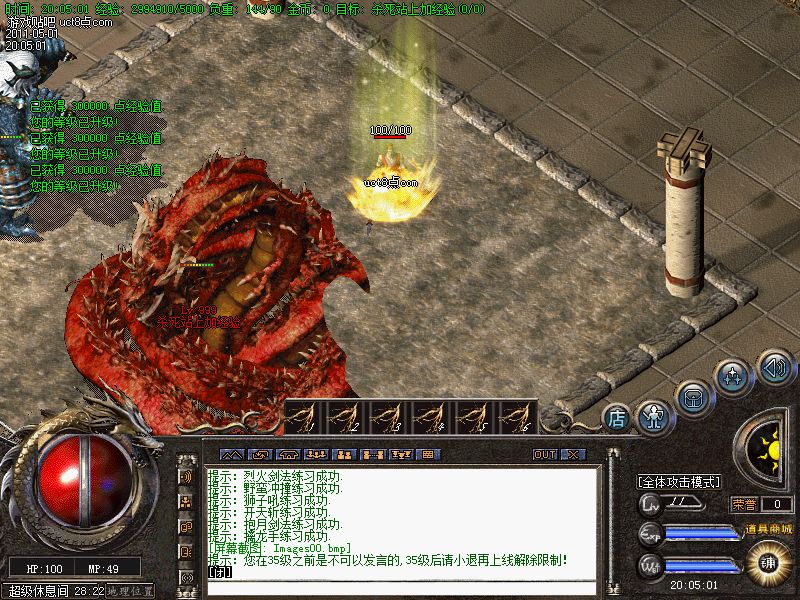Open the skills panel with sparkle icon
Screen dimensions: 800x600
(x=732, y=378)
